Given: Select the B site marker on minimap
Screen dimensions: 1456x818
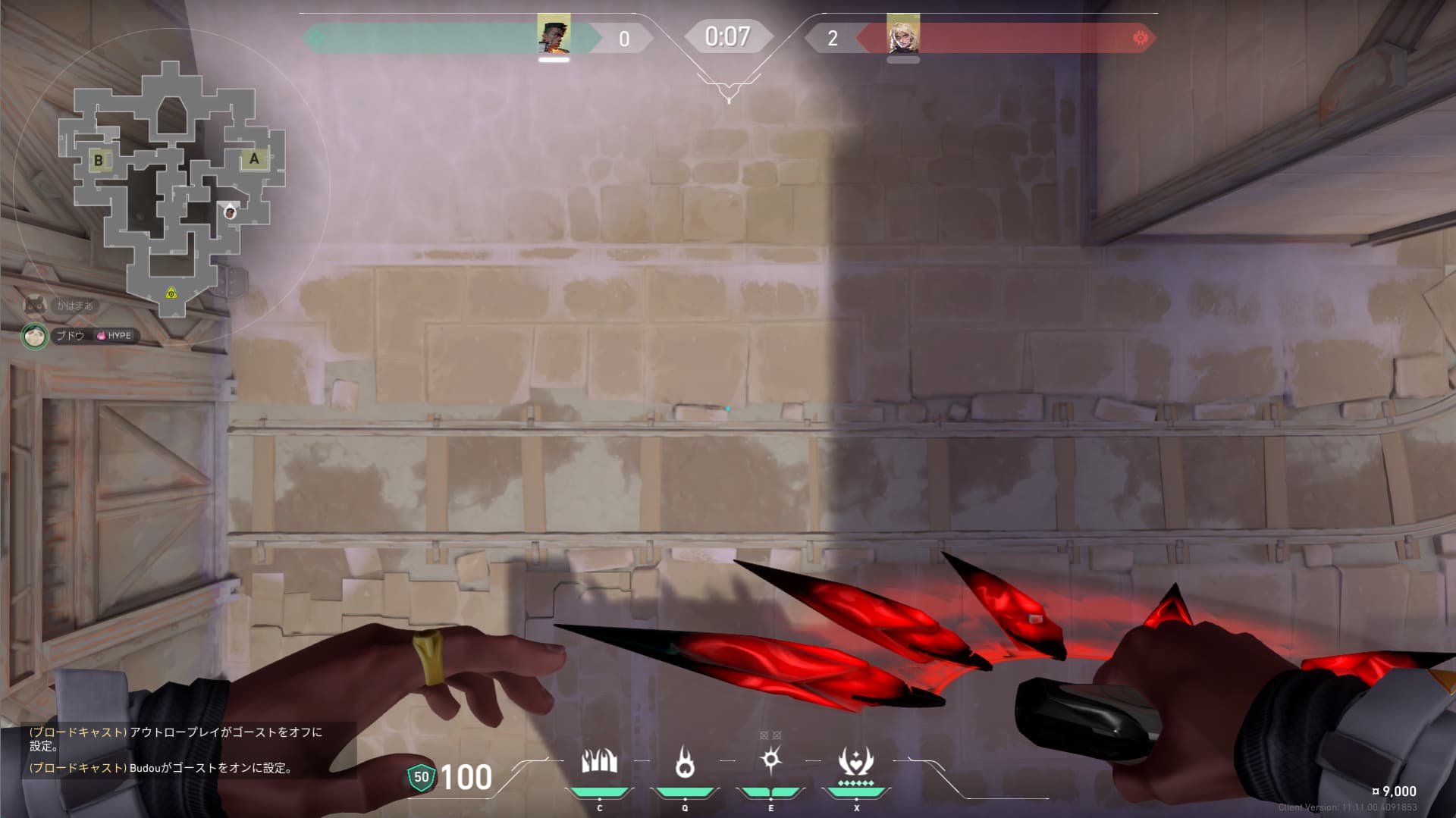Looking at the screenshot, I should click(x=99, y=160).
